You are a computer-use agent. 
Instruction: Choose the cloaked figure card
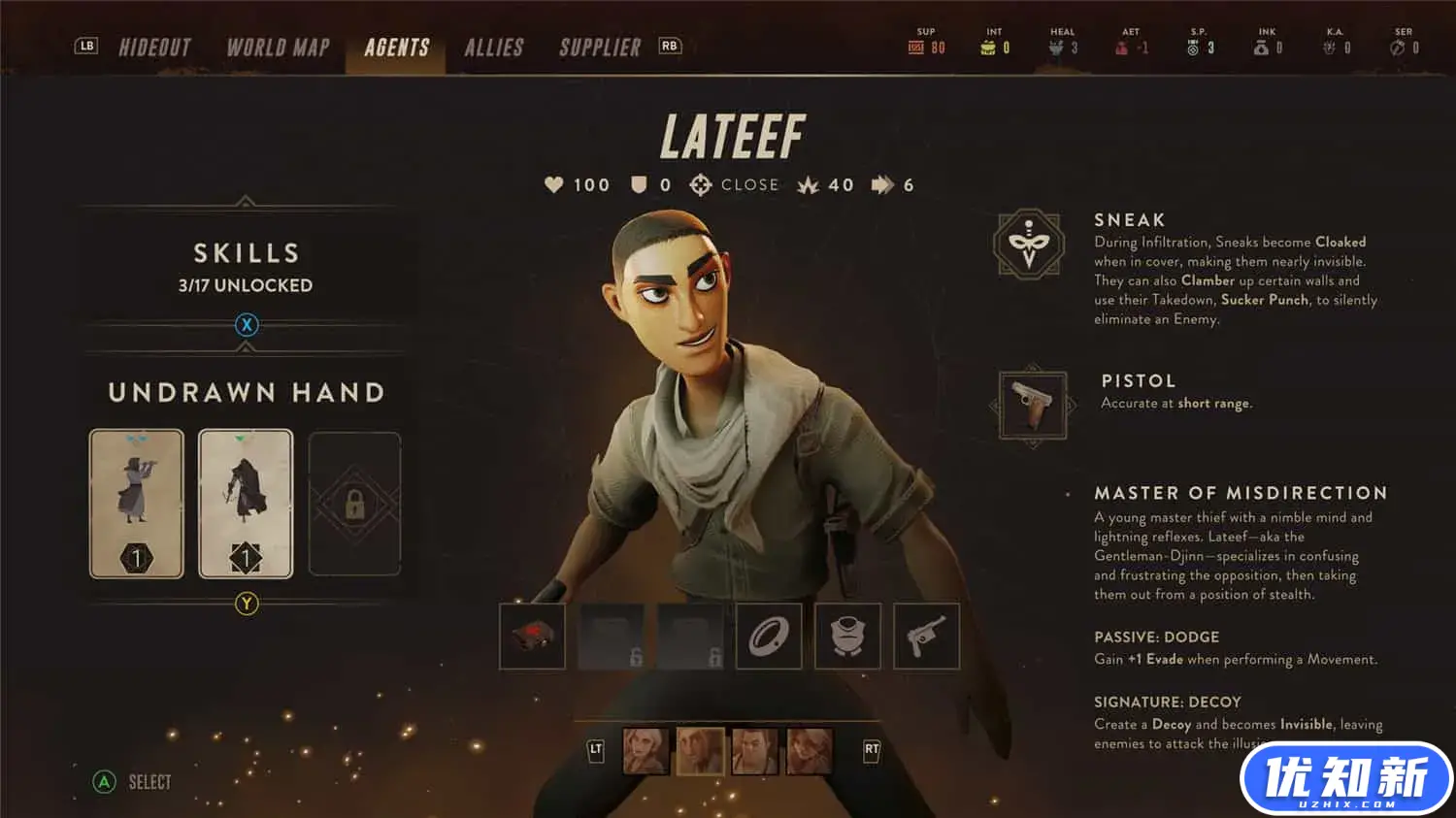click(246, 504)
